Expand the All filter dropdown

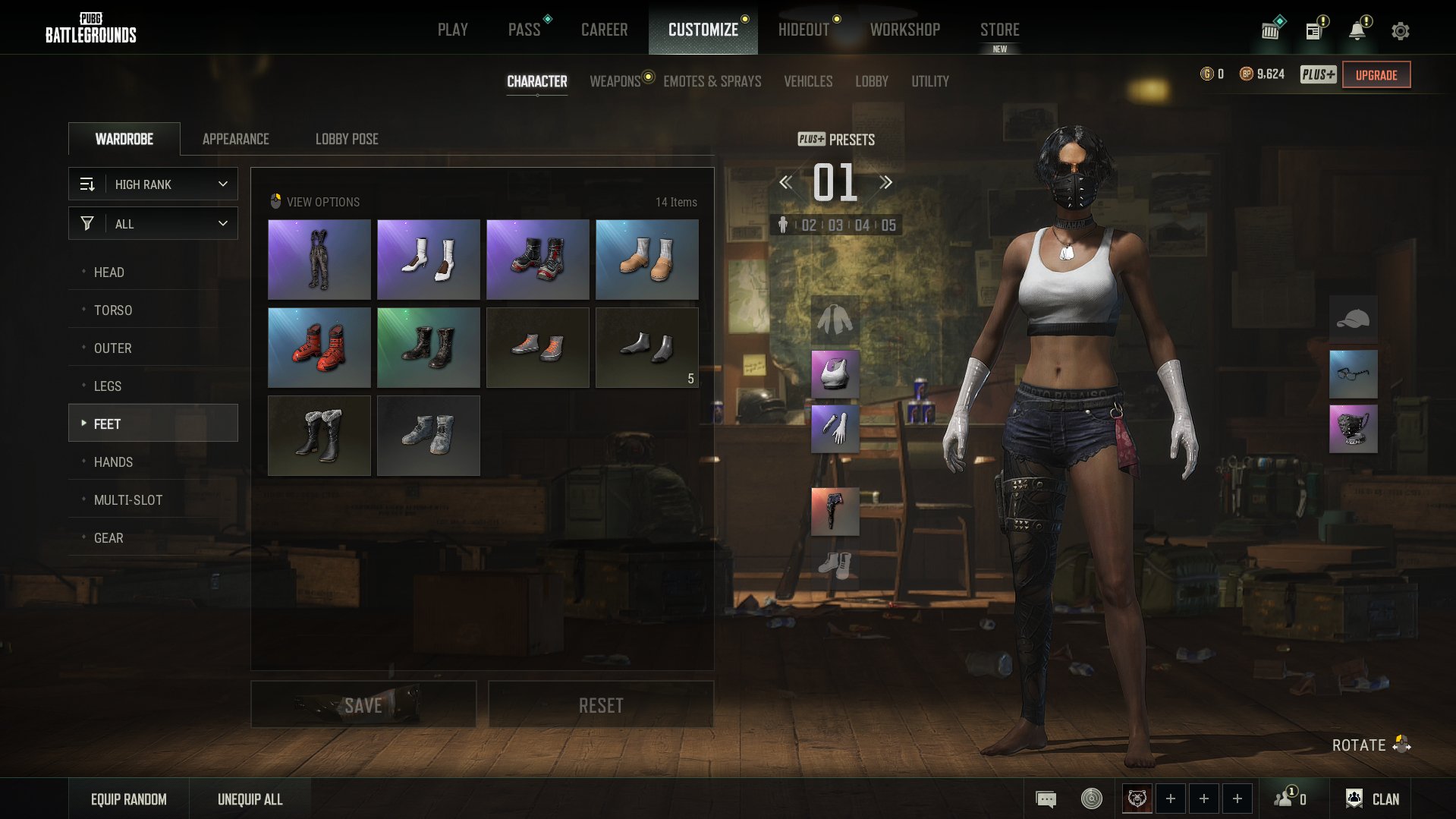(x=153, y=224)
